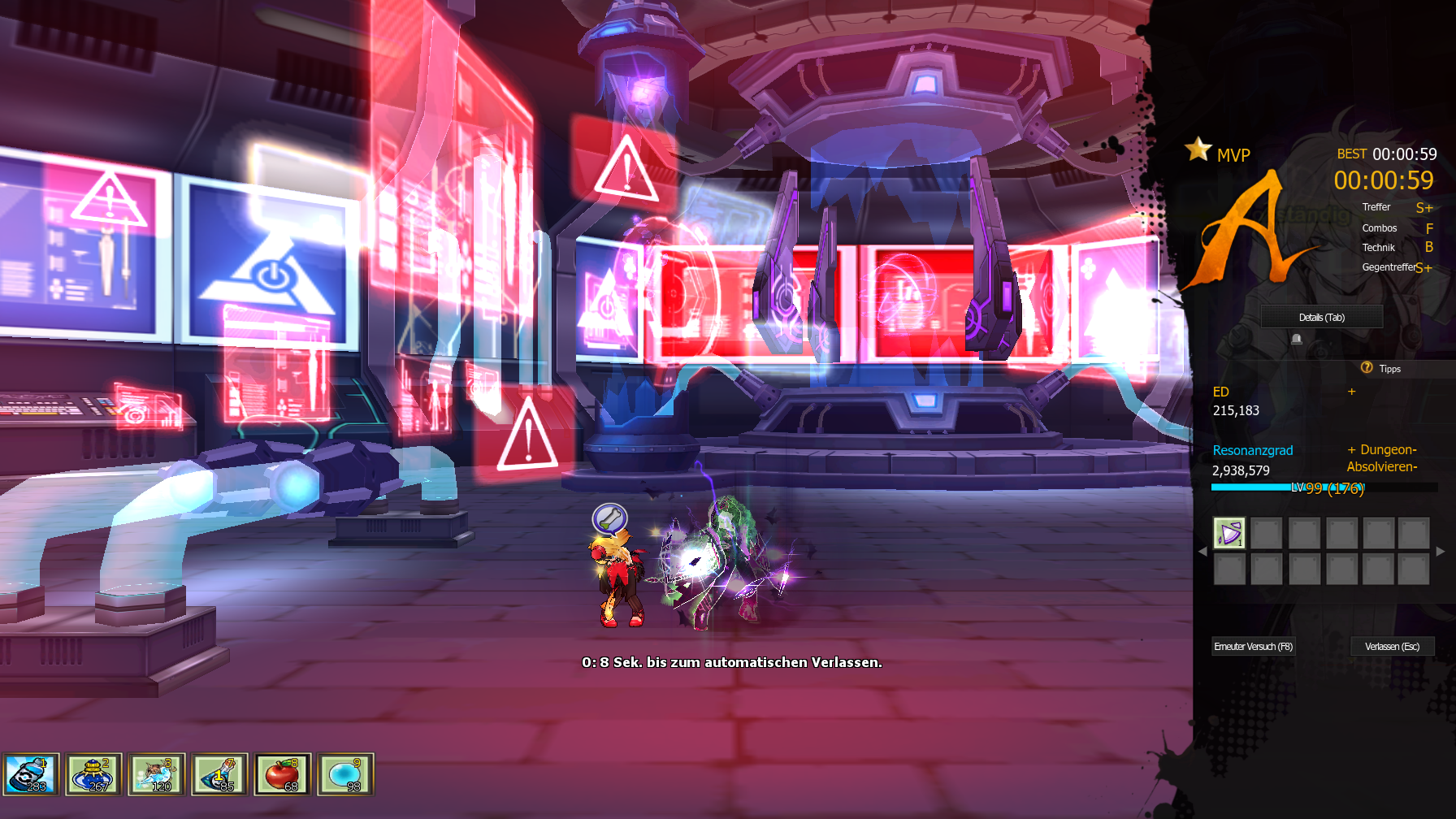1456x819 pixels.
Task: Use the winged creature item in slot 3
Action: click(157, 774)
